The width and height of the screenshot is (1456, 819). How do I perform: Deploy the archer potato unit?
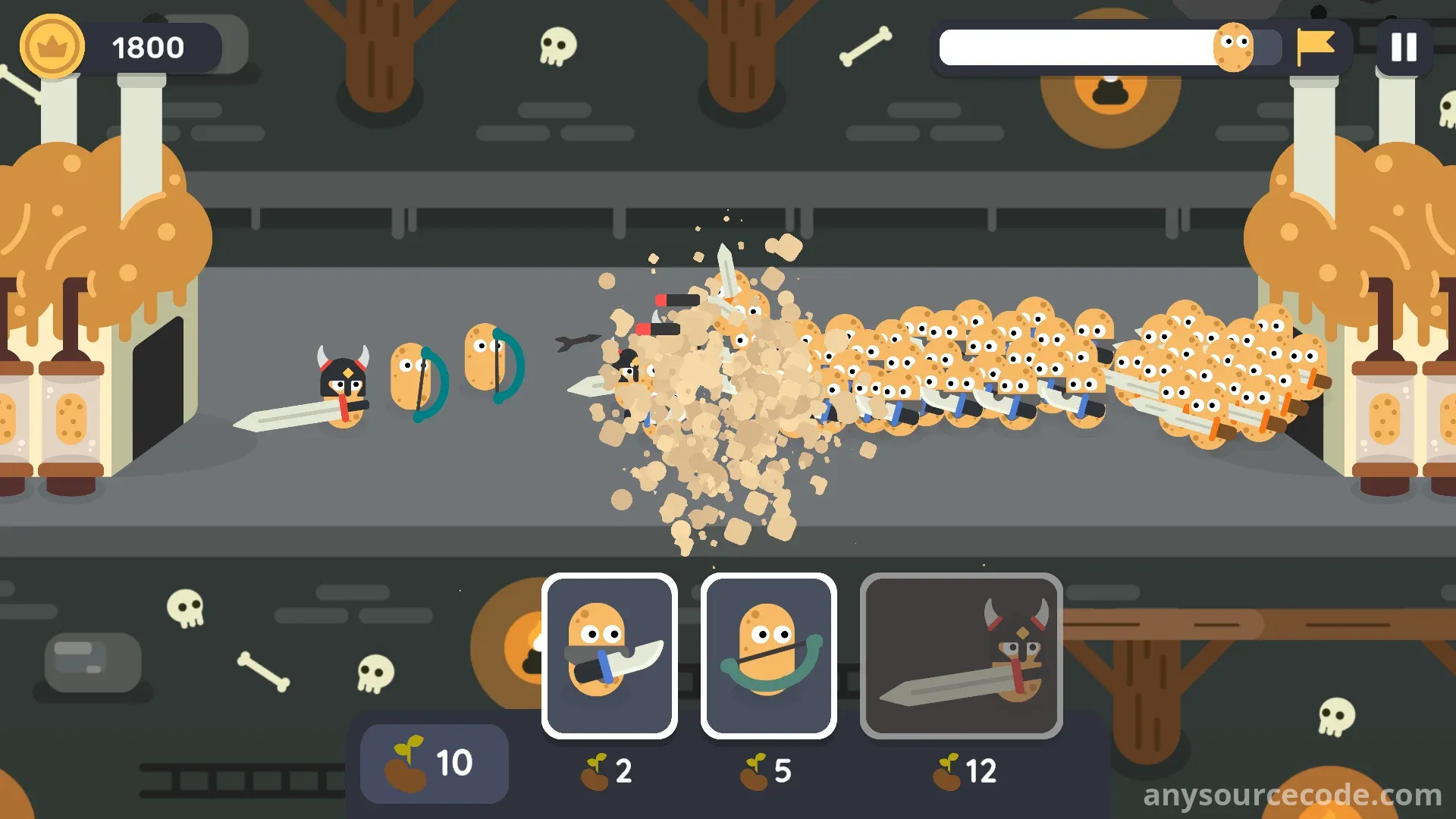768,655
